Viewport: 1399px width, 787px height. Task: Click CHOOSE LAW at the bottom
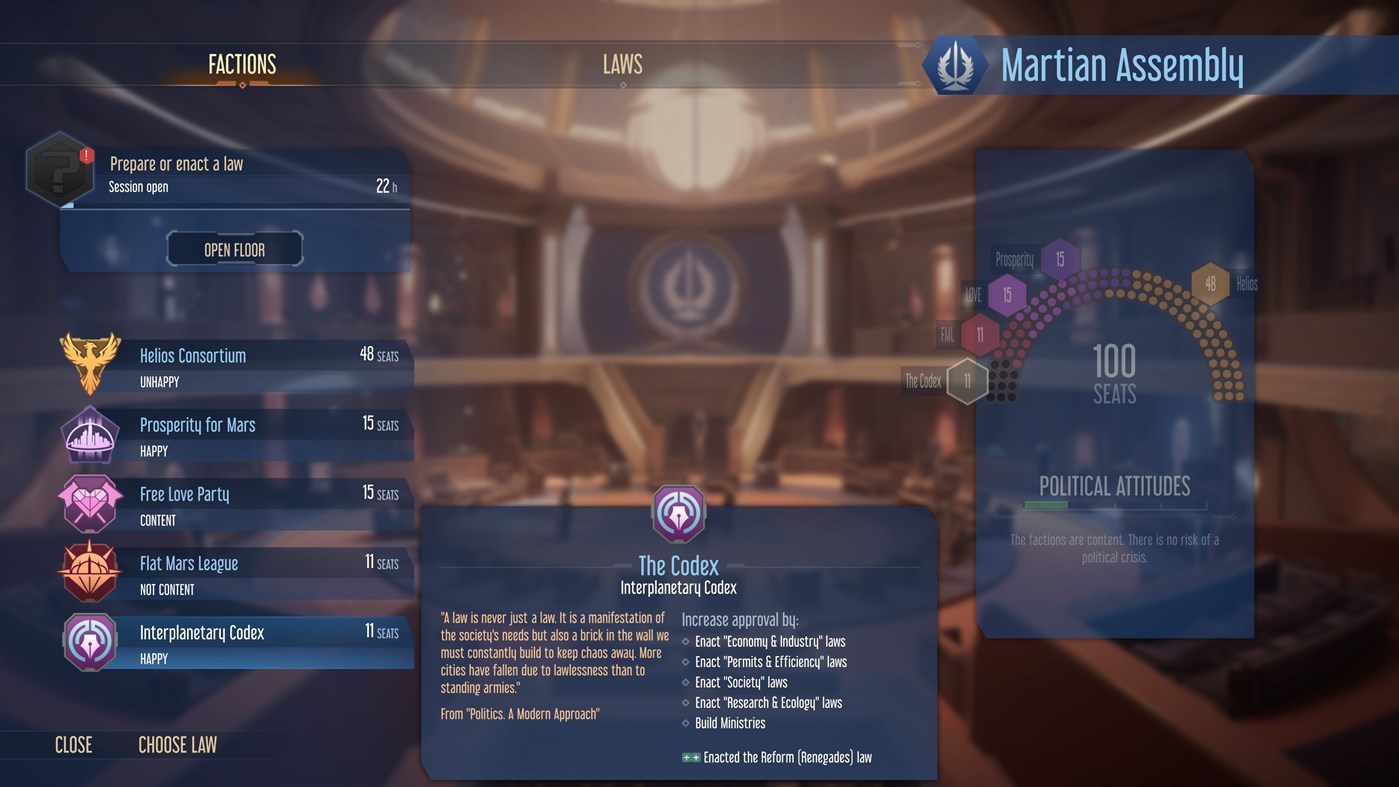click(x=177, y=744)
